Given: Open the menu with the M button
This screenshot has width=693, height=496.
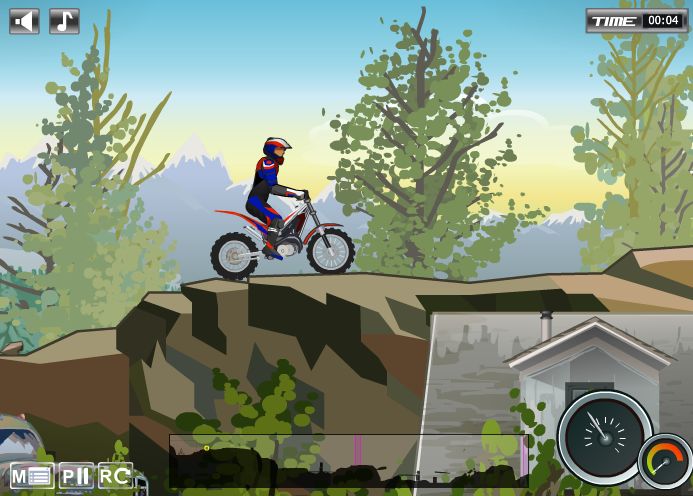Looking at the screenshot, I should click(31, 476).
